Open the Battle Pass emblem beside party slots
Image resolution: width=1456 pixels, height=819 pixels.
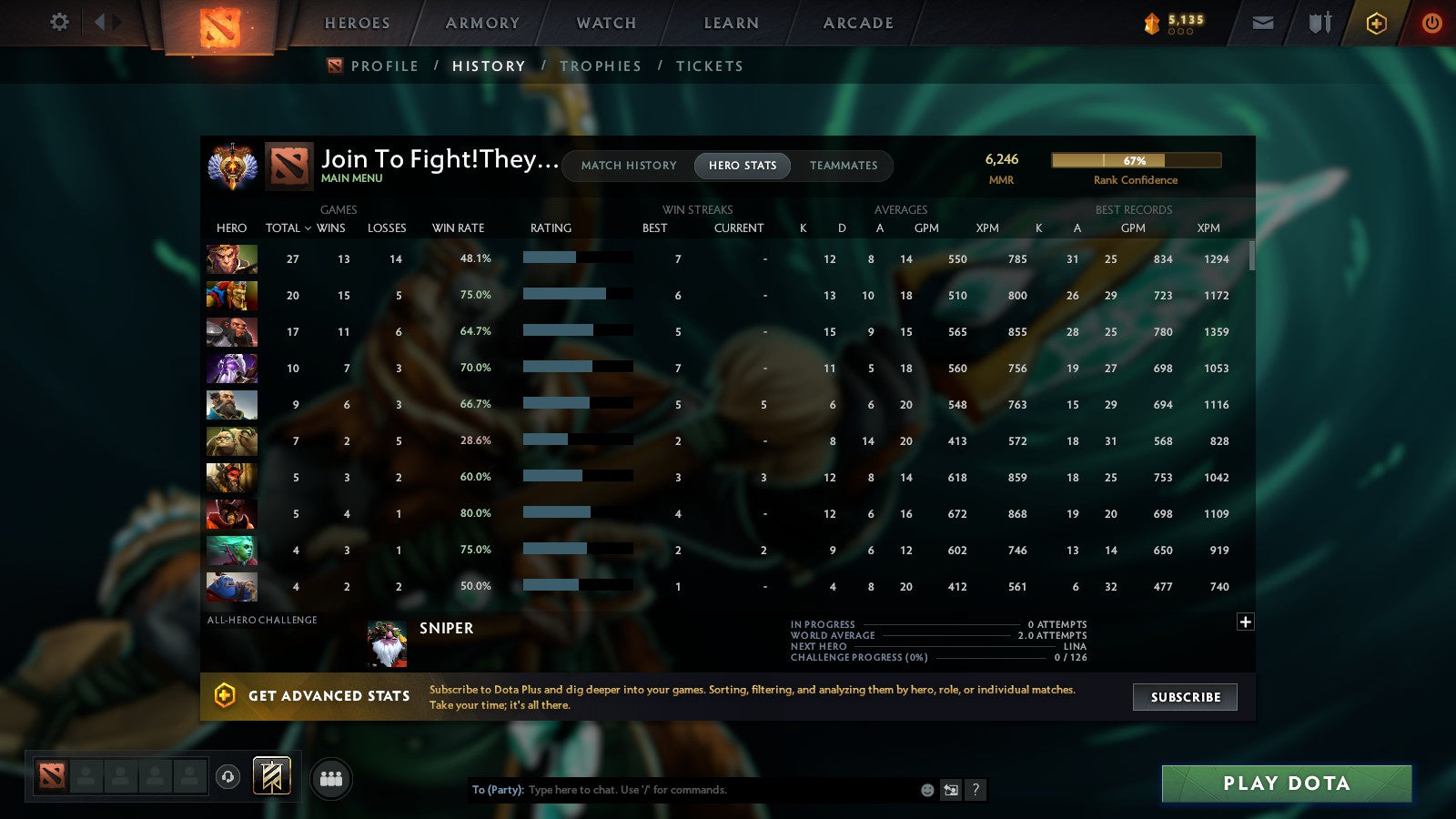(x=270, y=774)
